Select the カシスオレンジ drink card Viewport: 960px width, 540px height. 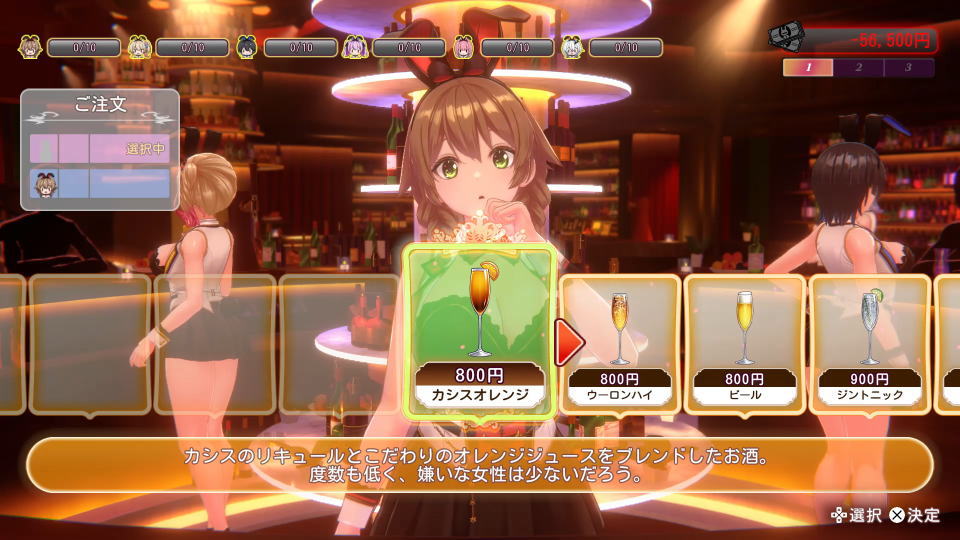pyautogui.click(x=480, y=330)
